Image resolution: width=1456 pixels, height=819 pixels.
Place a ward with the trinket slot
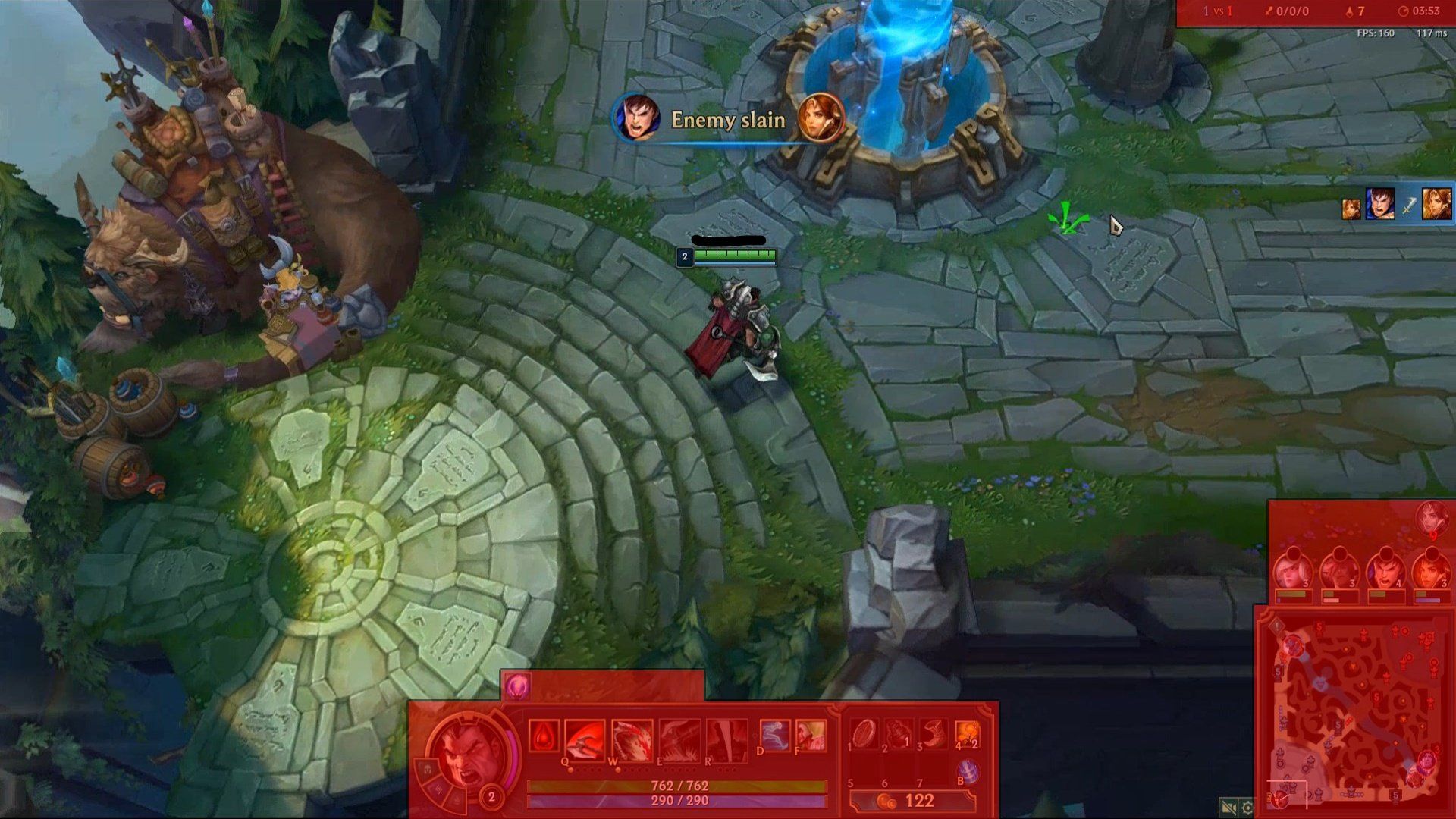click(x=968, y=734)
